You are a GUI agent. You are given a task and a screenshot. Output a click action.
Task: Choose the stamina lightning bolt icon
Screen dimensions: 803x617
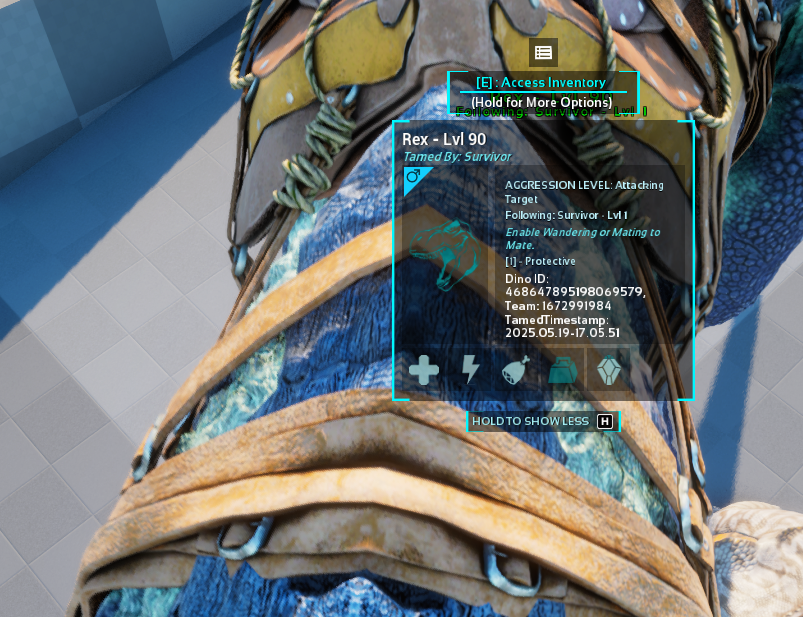[x=470, y=371]
